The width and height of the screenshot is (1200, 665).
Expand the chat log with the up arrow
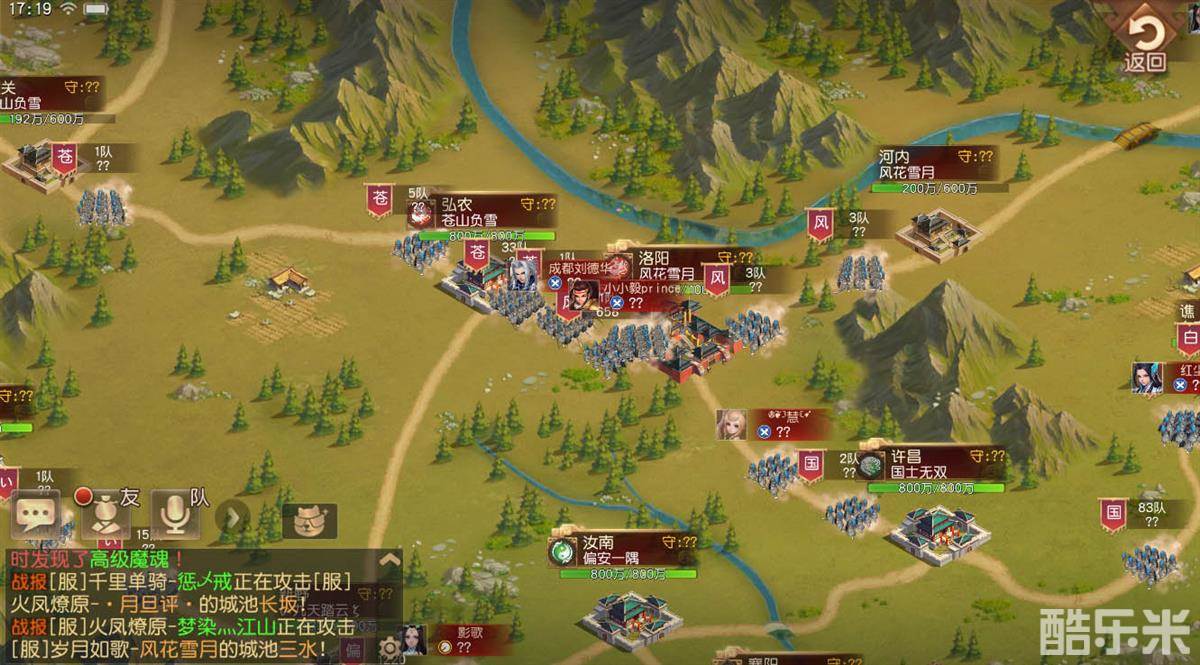click(390, 560)
